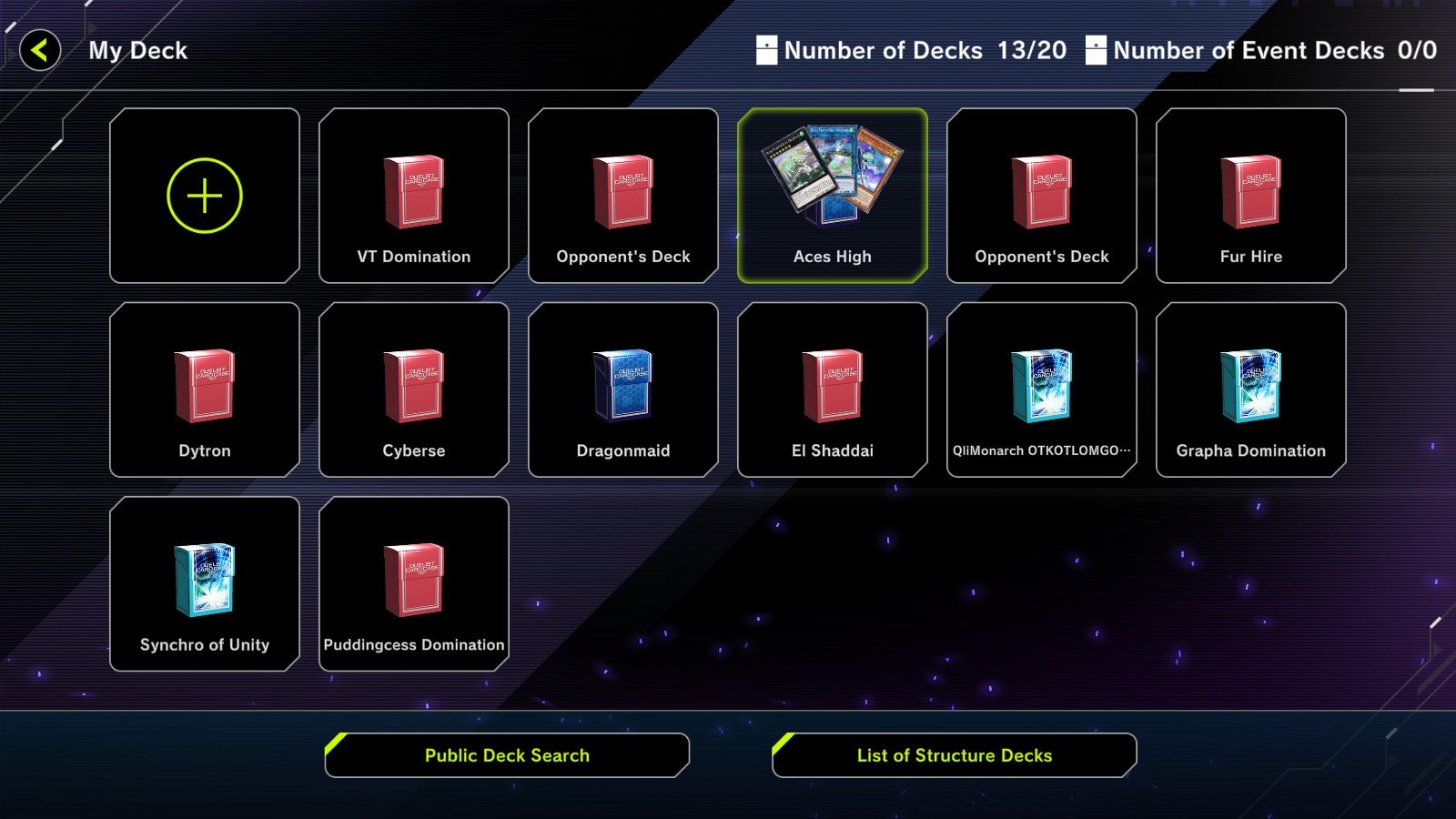The width and height of the screenshot is (1456, 819).
Task: Choose the Dytron deck
Action: (x=205, y=389)
